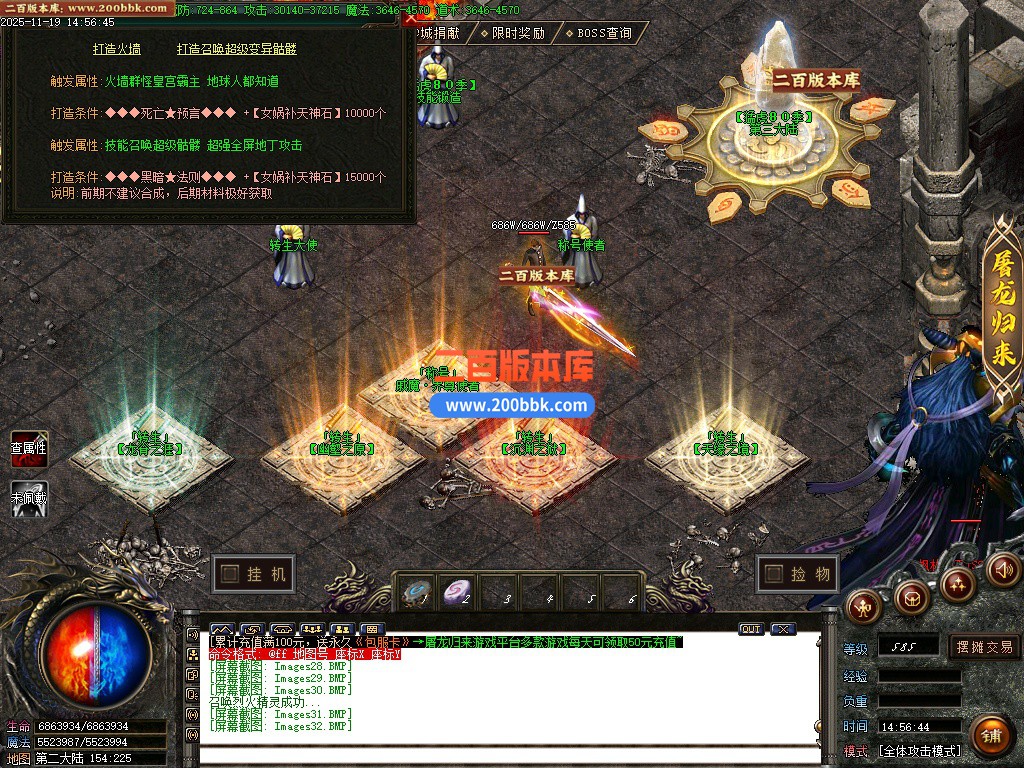Click the QUT button above the chat
The image size is (1024, 768).
tap(750, 629)
